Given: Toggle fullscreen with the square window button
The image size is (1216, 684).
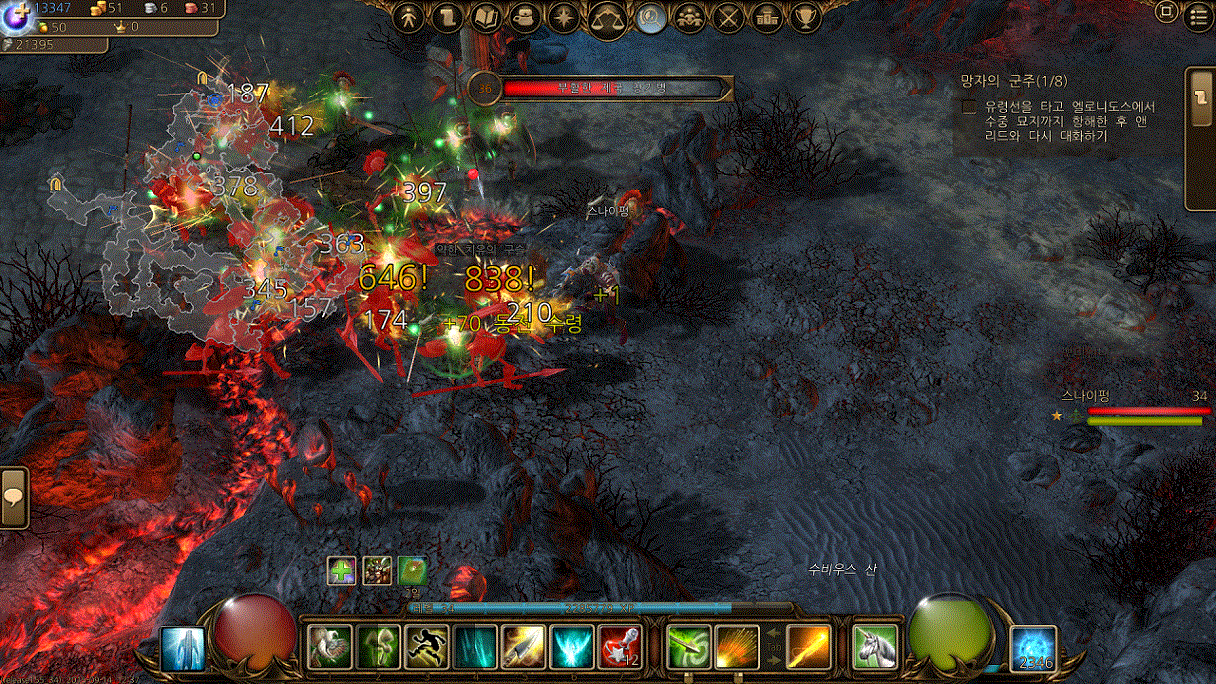Looking at the screenshot, I should 1166,12.
